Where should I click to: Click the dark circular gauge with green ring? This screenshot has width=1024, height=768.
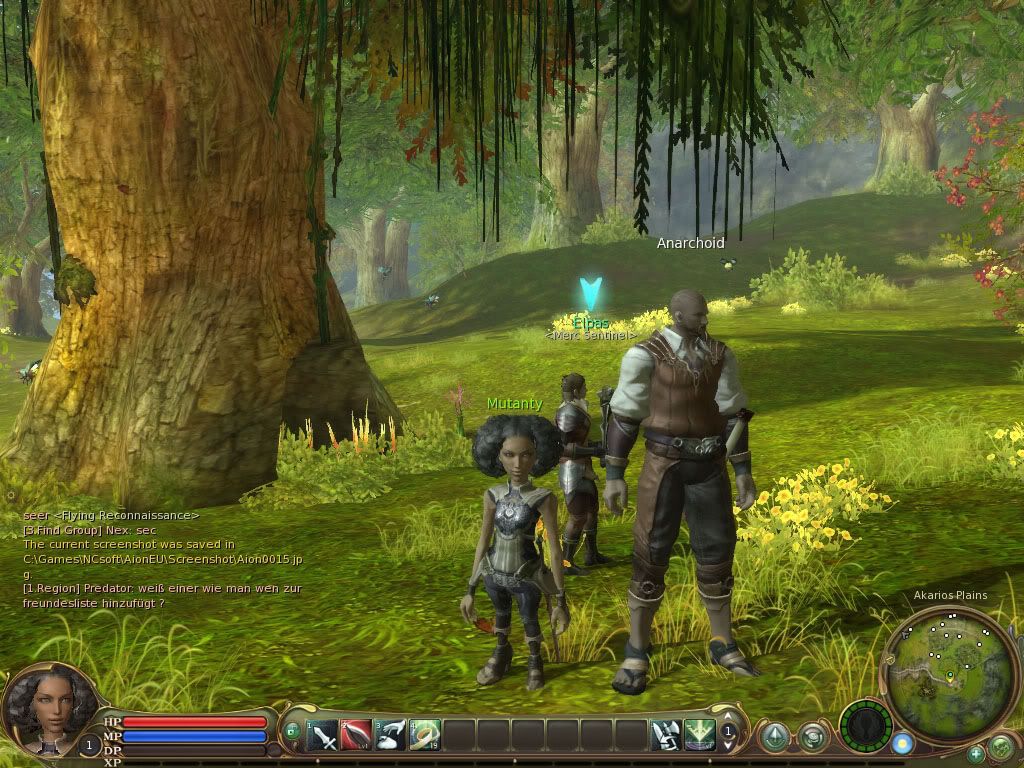865,726
